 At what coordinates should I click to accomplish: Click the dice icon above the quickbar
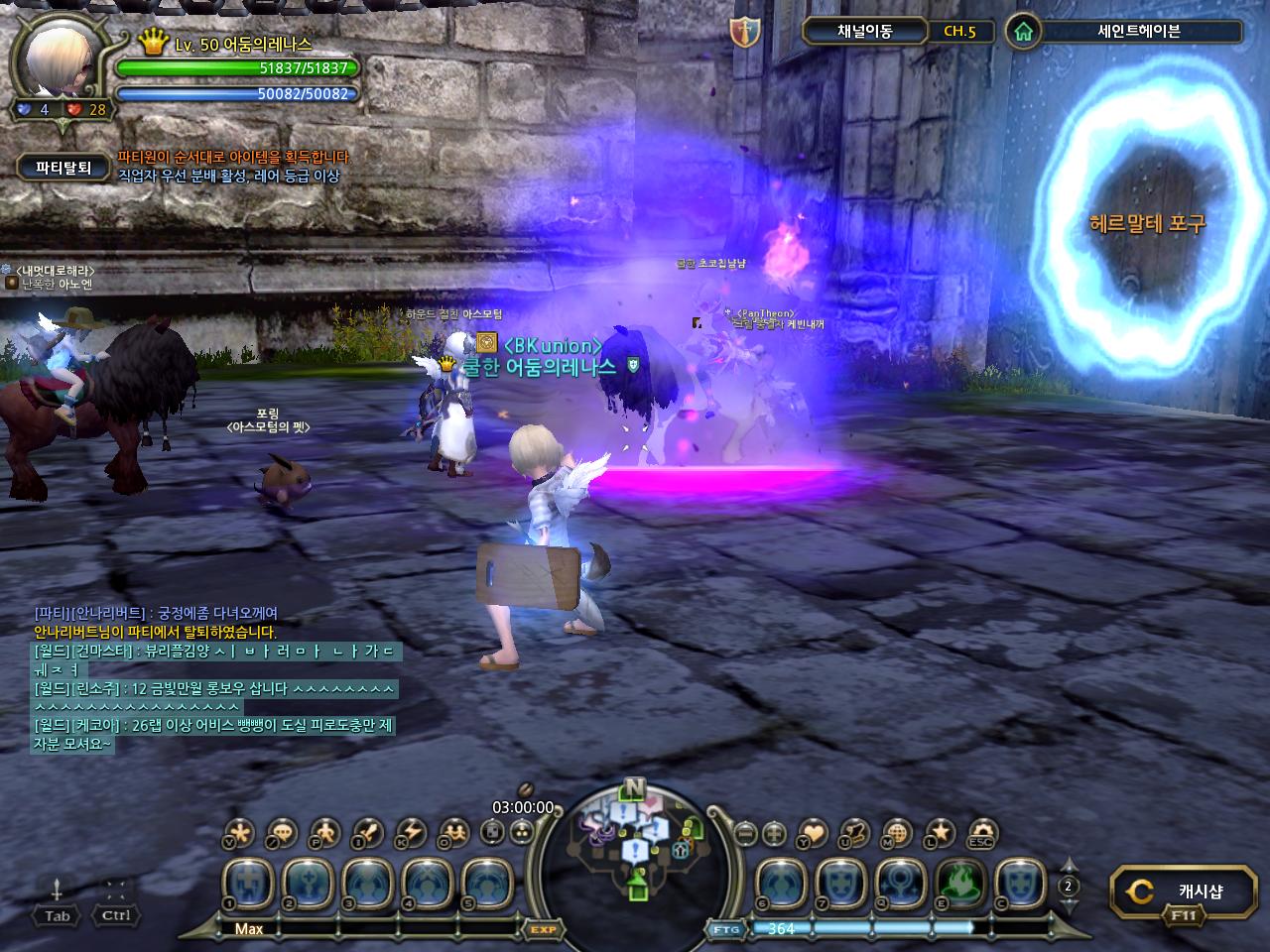(493, 832)
